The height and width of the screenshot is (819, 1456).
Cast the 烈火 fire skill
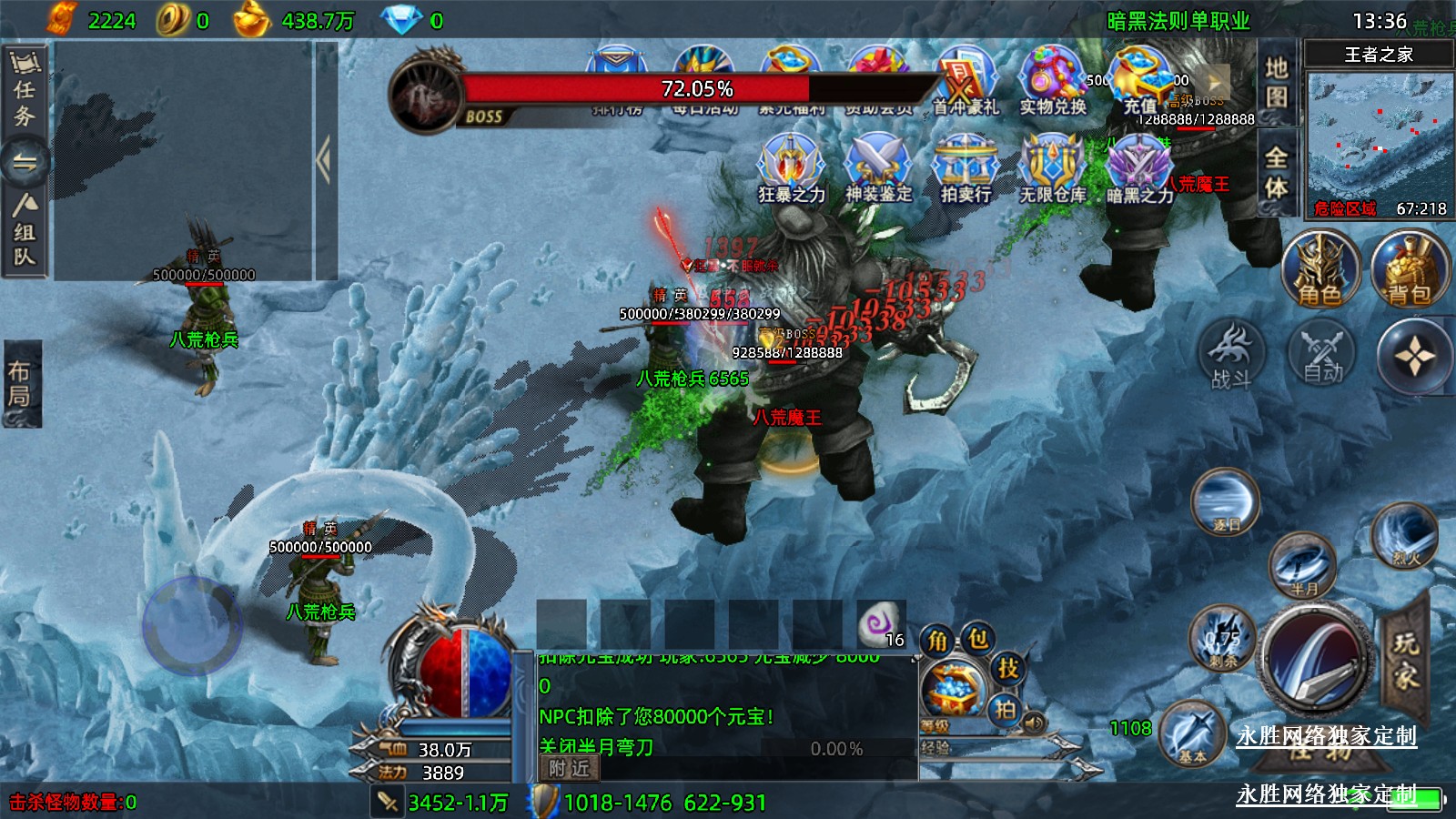point(1404,534)
